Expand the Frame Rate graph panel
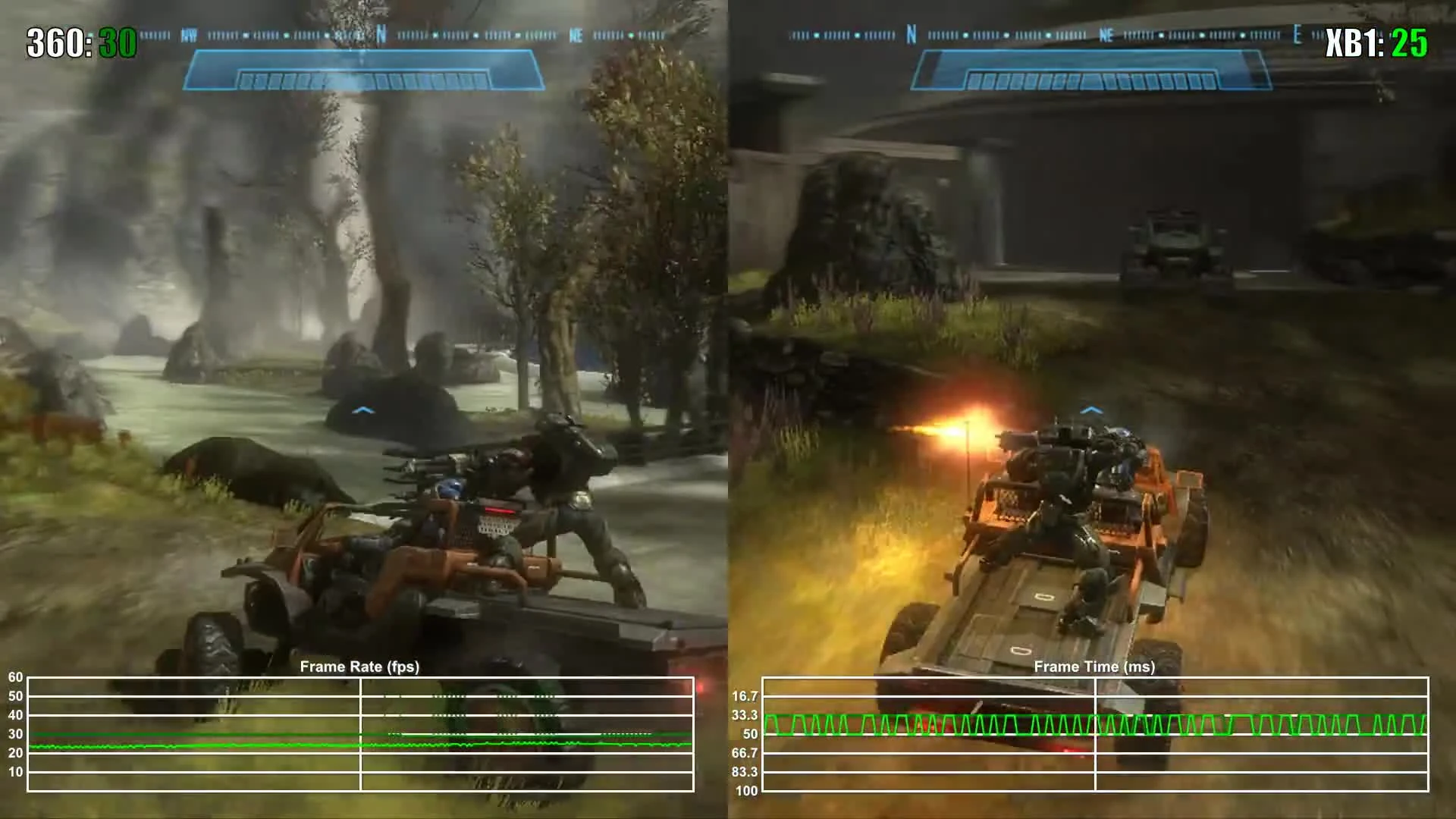This screenshot has height=819, width=1456. point(360,736)
